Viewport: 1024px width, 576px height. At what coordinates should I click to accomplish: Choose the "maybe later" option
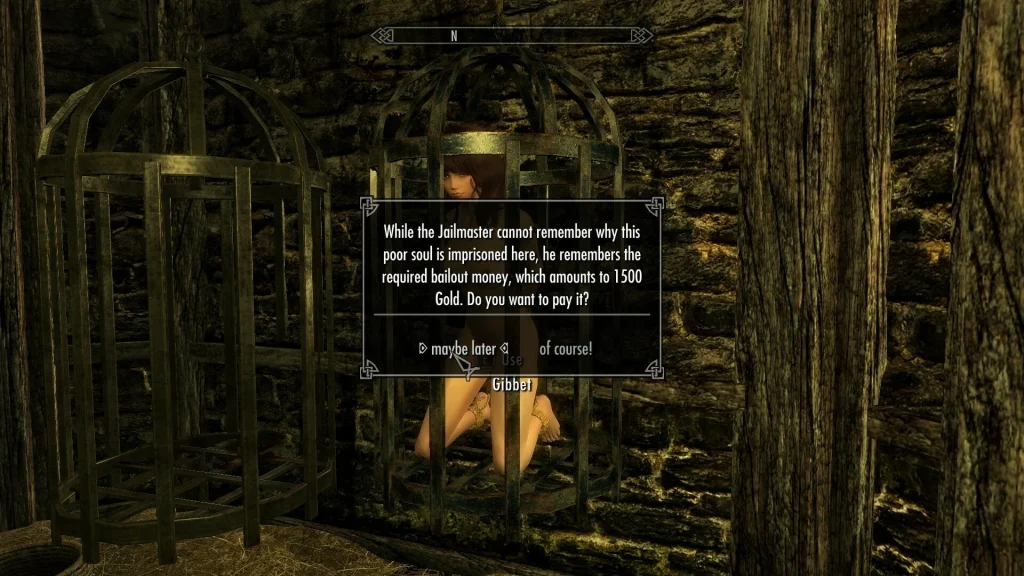point(464,349)
